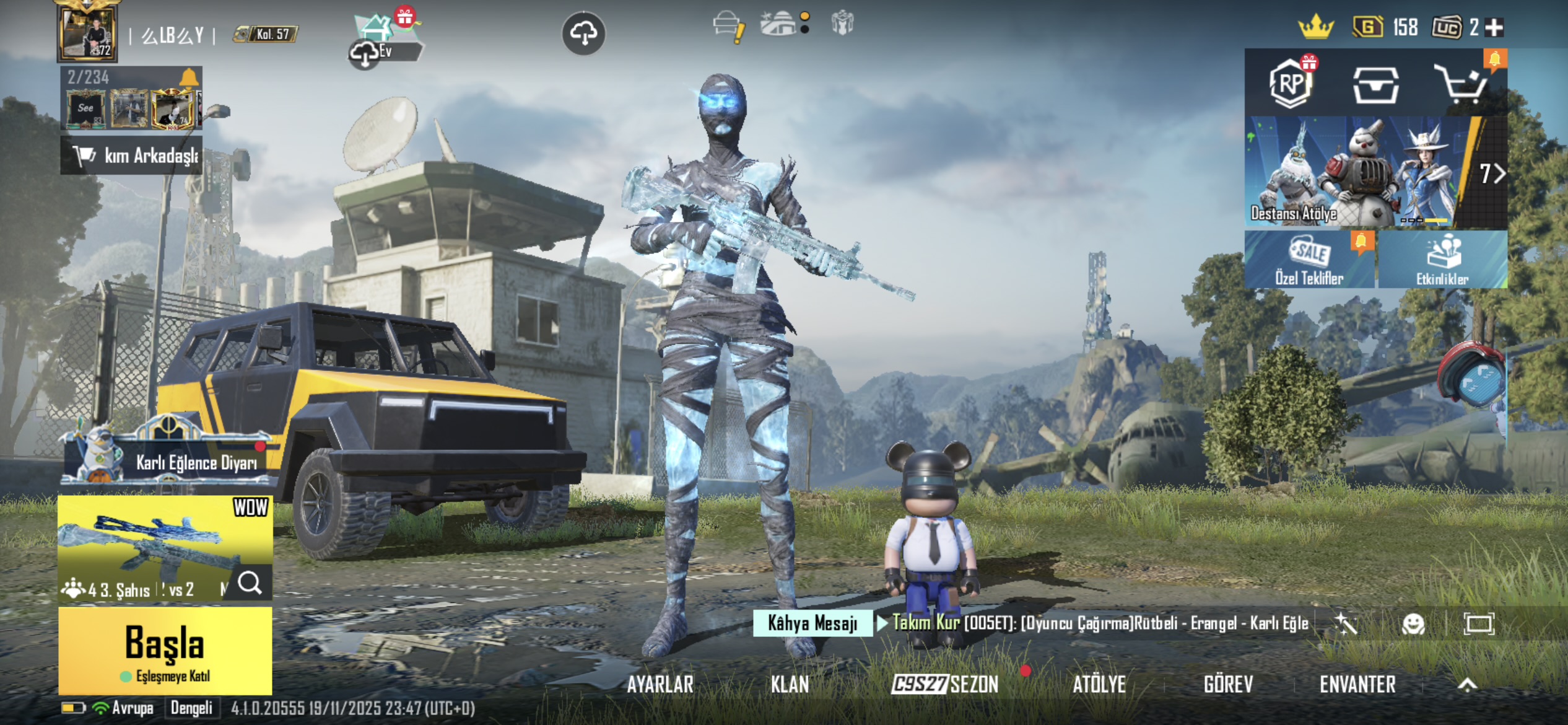Toggle 'Eşleşmeye Katıl' matchmaking option
Image resolution: width=1568 pixels, height=725 pixels.
pos(165,677)
